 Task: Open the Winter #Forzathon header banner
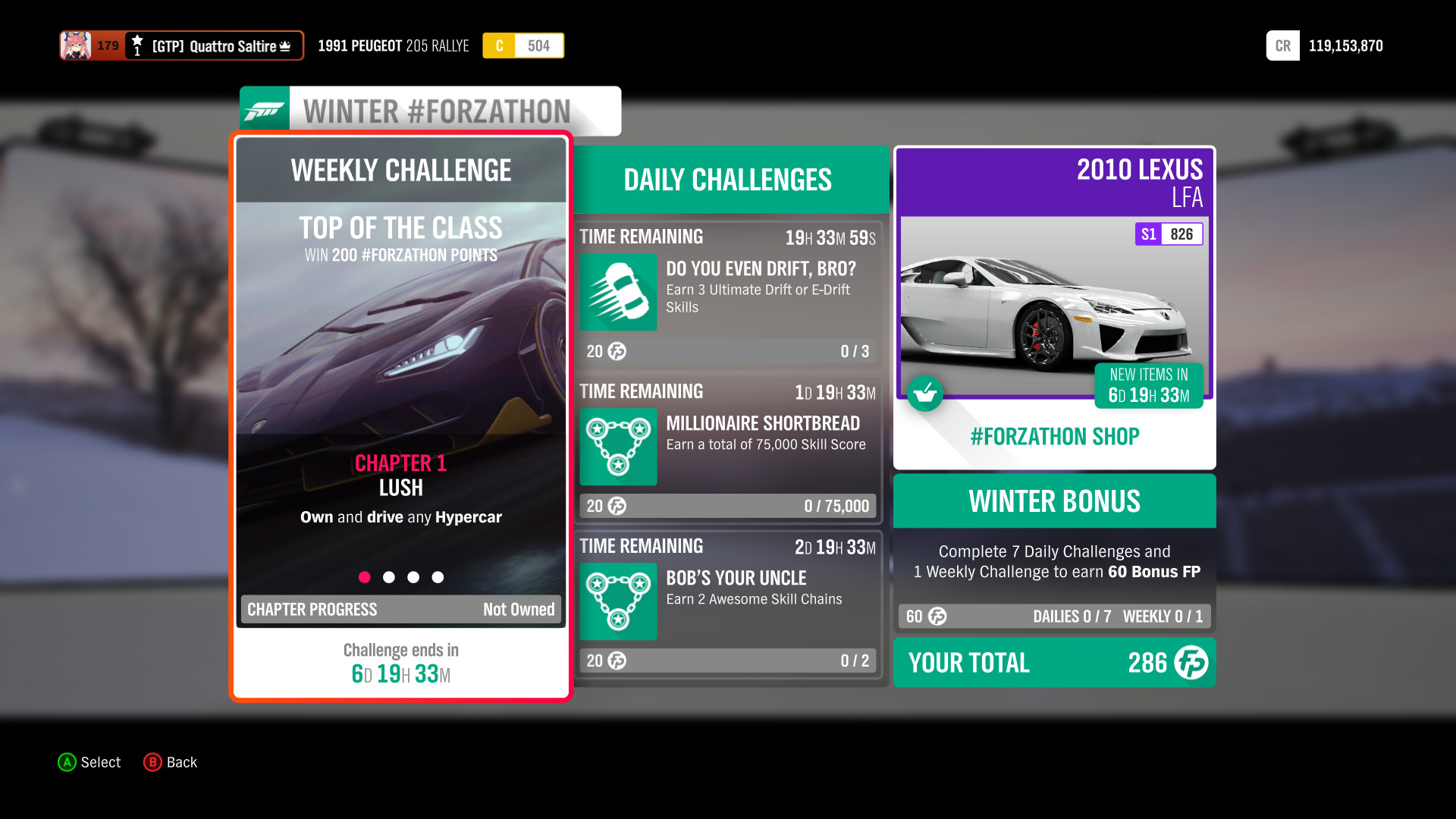tap(437, 110)
